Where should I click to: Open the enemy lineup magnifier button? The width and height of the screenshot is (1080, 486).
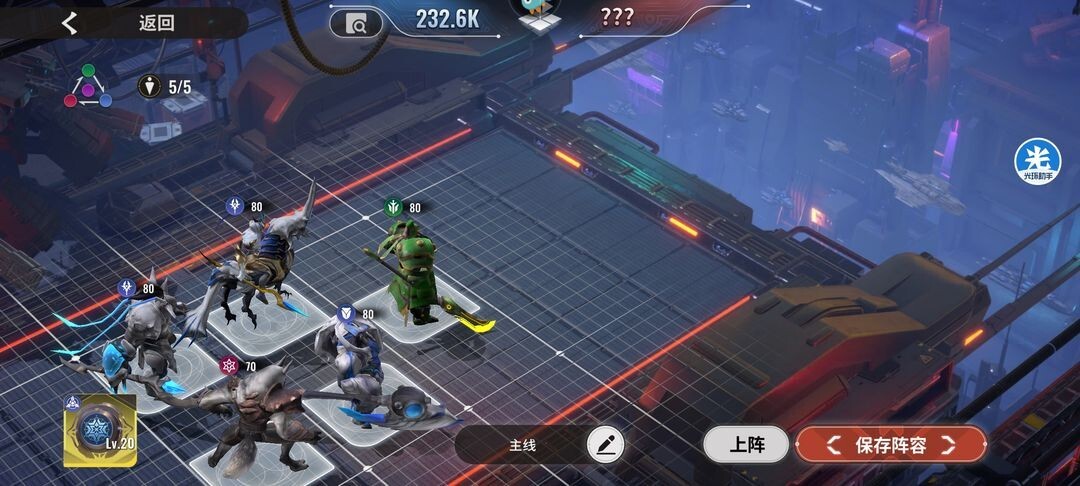[x=356, y=22]
